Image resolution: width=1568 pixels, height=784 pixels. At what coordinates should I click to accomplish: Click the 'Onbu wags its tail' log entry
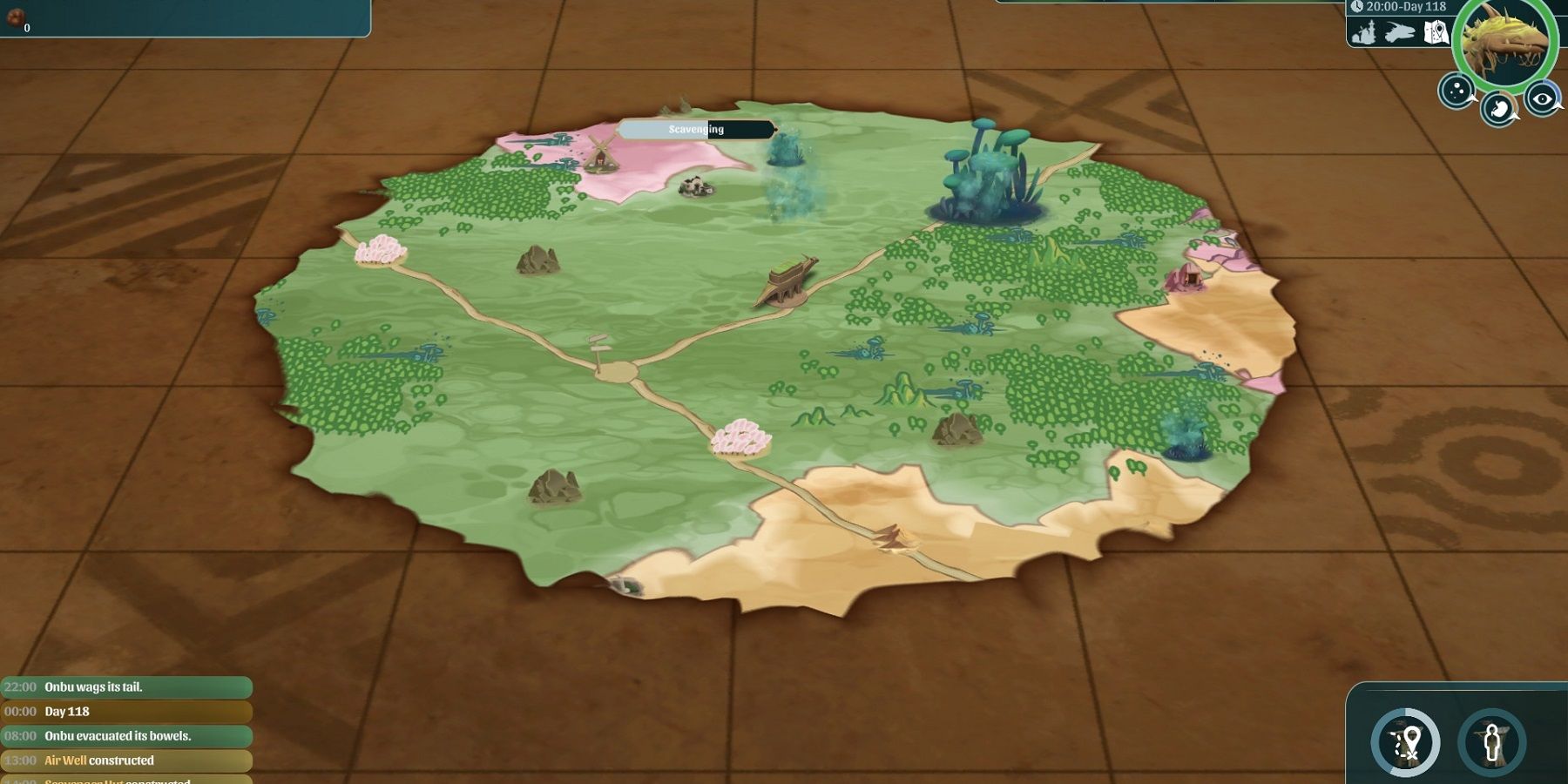click(96, 686)
